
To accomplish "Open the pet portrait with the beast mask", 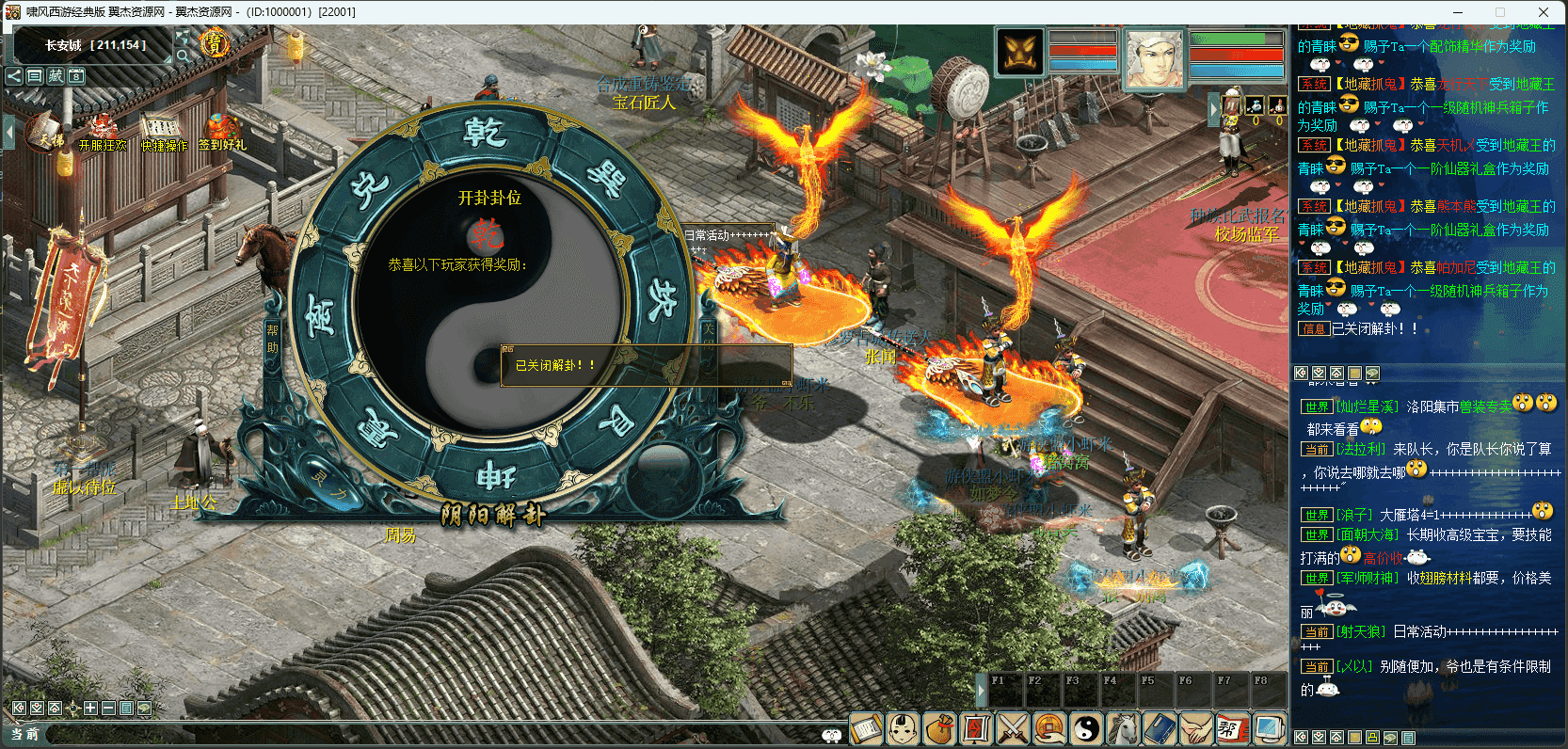I will click(1020, 53).
